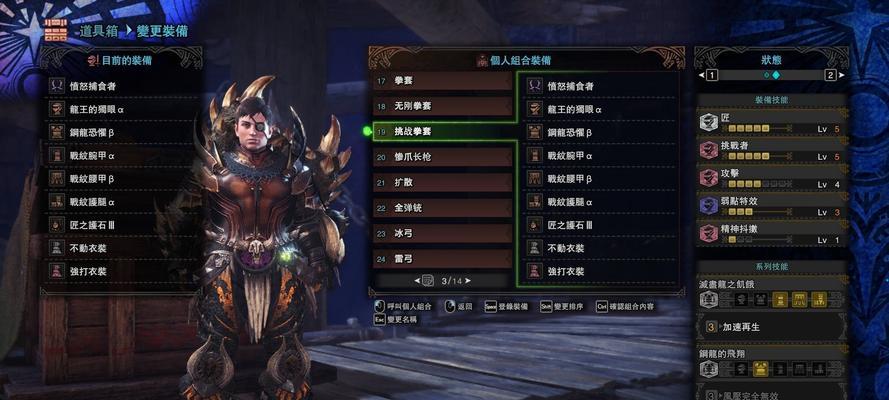Pick loadout 20 惨爪长枪
The image size is (889, 400).
[442, 157]
